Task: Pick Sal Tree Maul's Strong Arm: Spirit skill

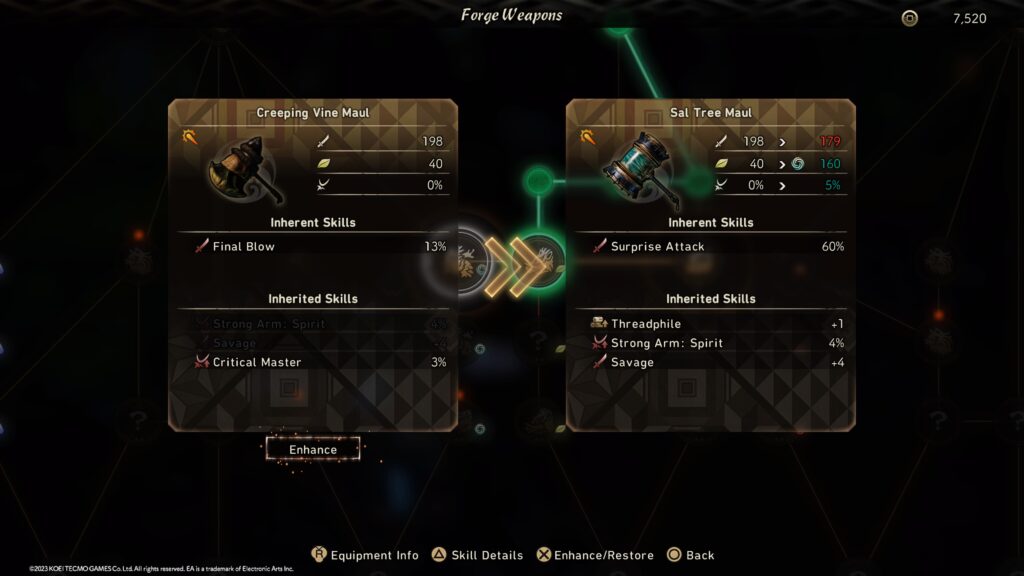Action: click(711, 343)
